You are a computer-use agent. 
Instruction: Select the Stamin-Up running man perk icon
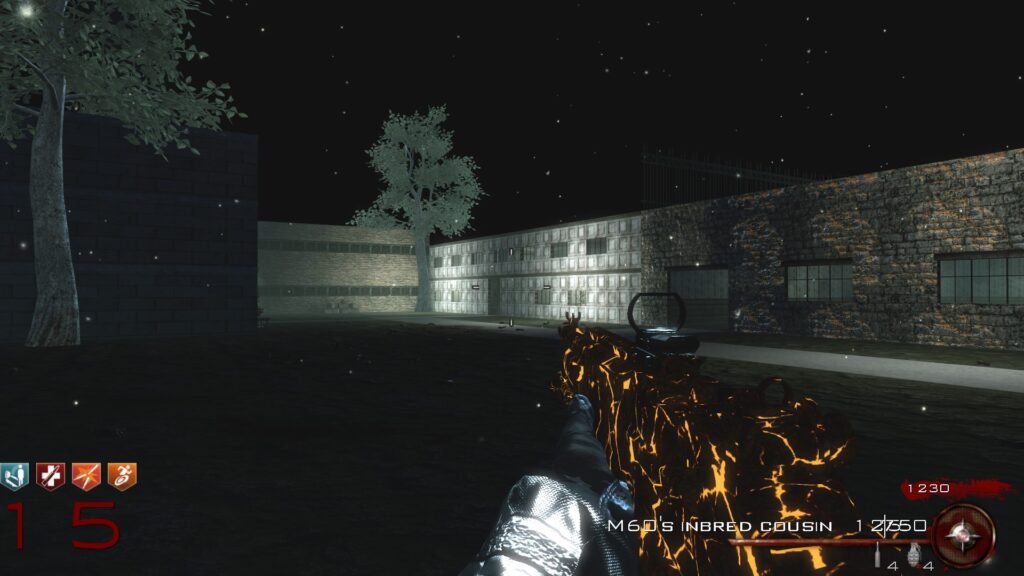(122, 476)
